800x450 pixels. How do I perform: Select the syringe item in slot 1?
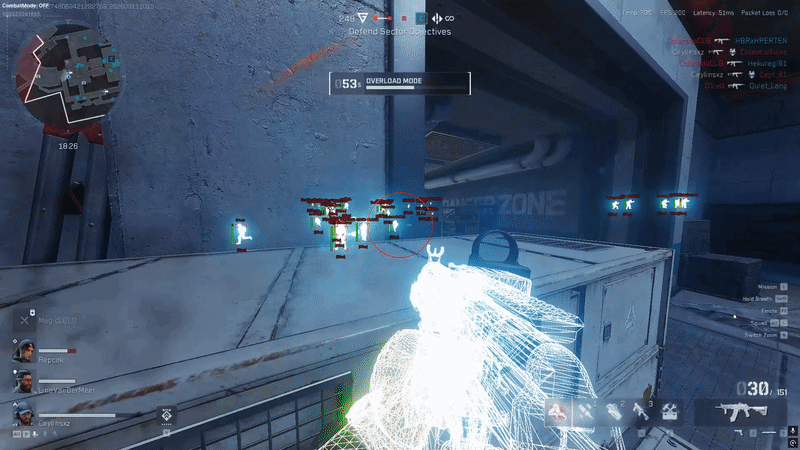coord(585,411)
